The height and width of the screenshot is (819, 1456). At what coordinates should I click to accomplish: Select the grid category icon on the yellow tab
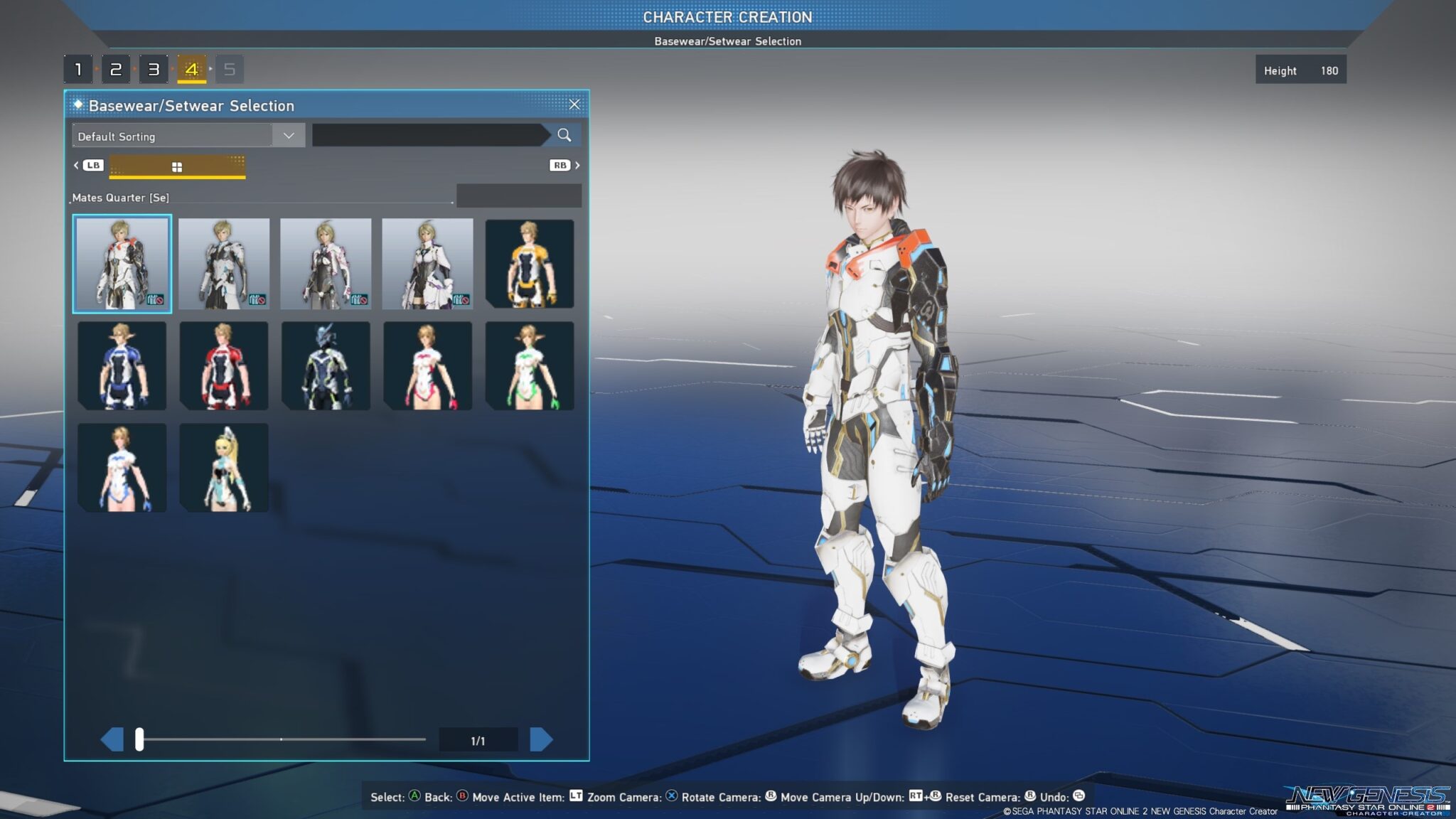[177, 166]
